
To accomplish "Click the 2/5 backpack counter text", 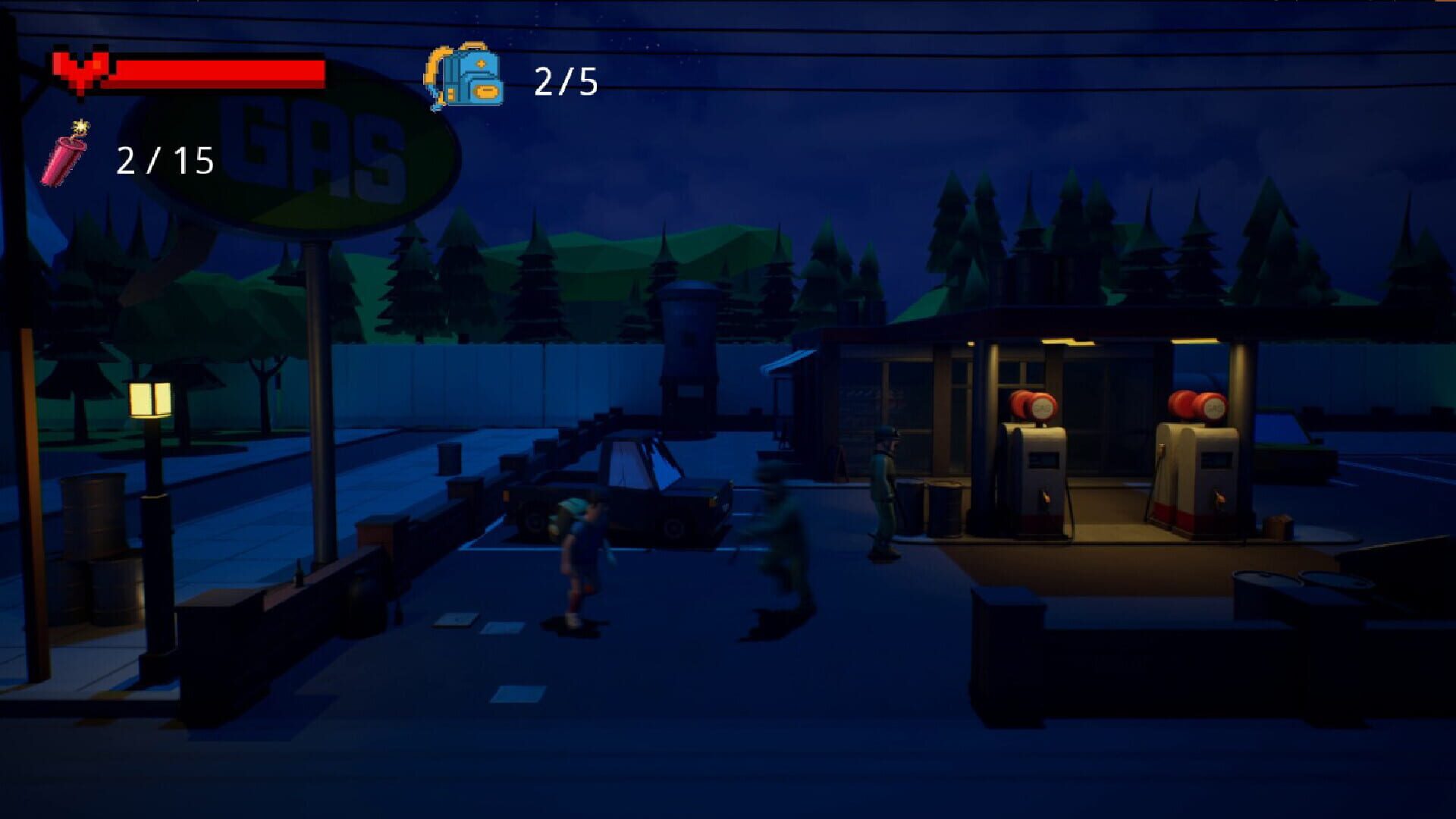I will [x=565, y=80].
